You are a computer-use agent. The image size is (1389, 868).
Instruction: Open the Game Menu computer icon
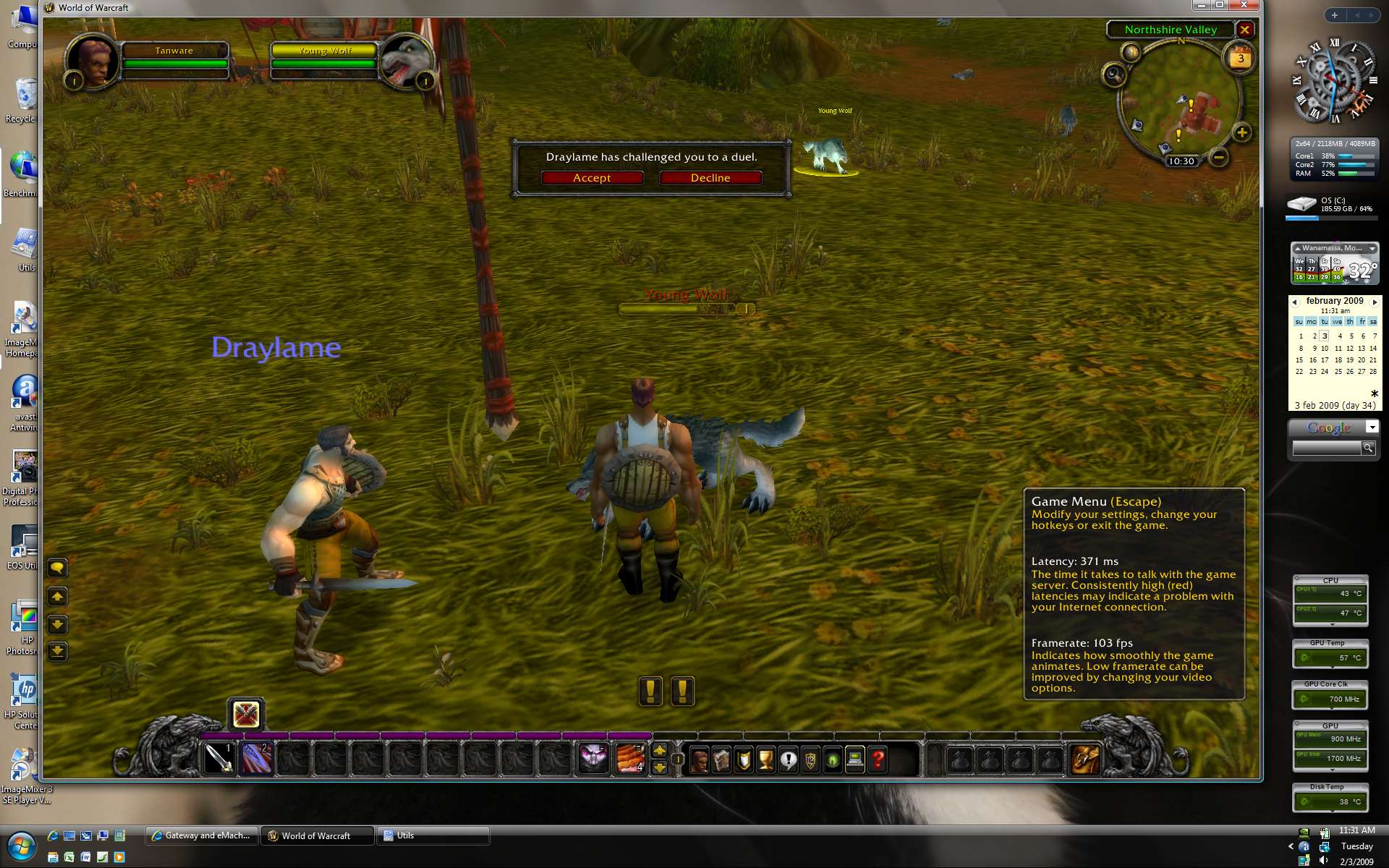point(855,760)
